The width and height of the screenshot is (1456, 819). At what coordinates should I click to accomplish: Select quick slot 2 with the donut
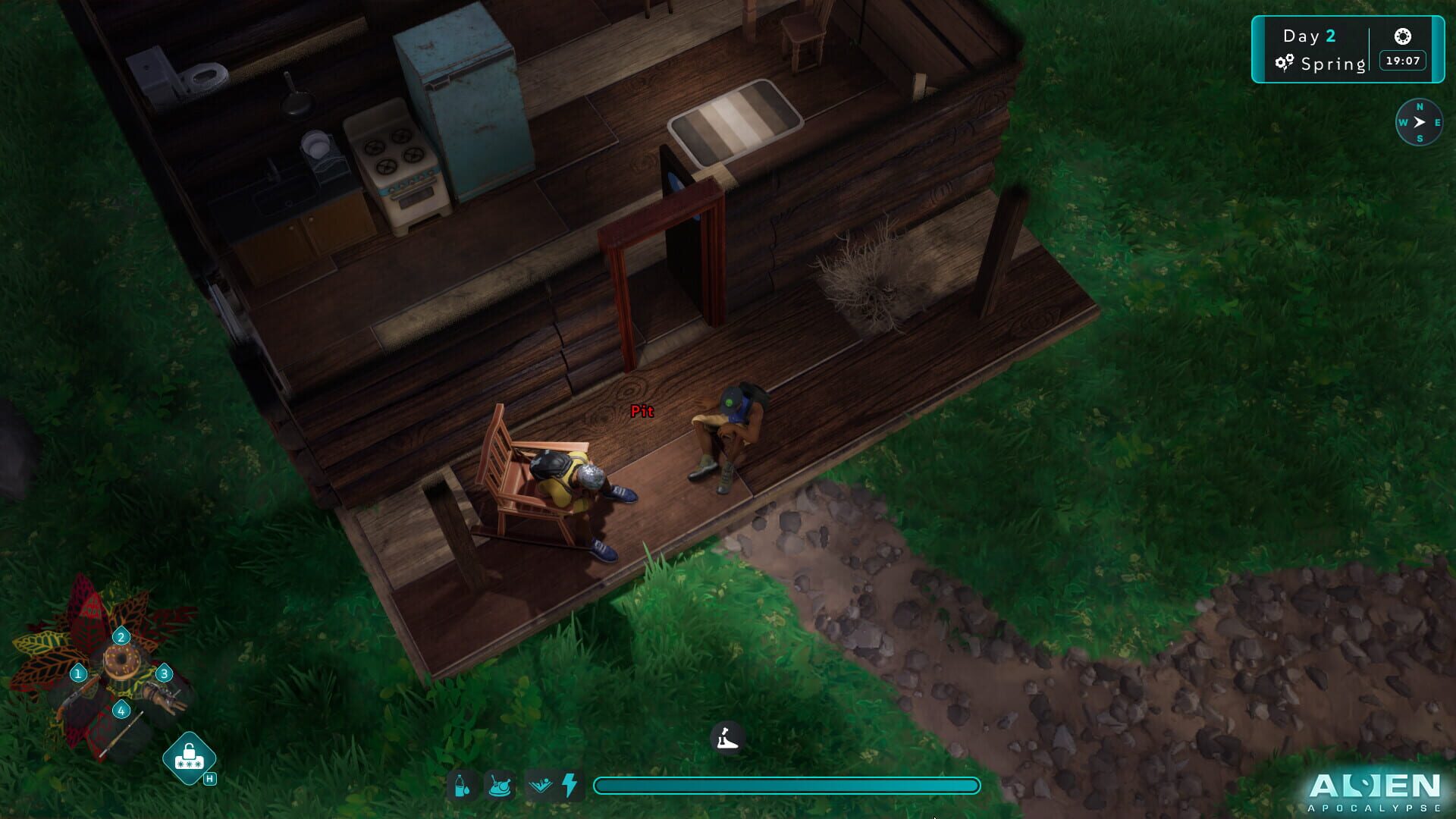pos(121,637)
